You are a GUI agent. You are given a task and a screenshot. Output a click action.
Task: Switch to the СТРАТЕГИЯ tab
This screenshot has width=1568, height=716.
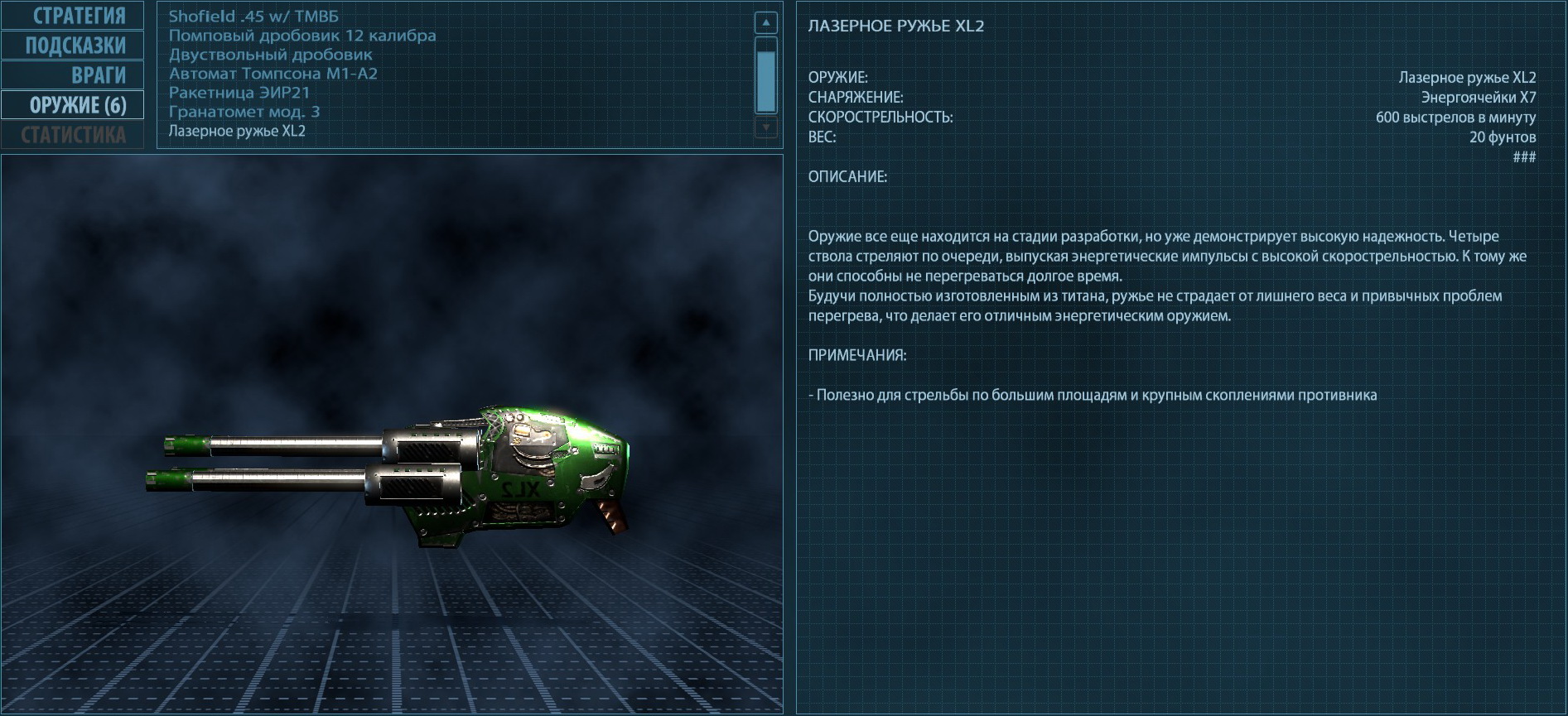(x=73, y=16)
